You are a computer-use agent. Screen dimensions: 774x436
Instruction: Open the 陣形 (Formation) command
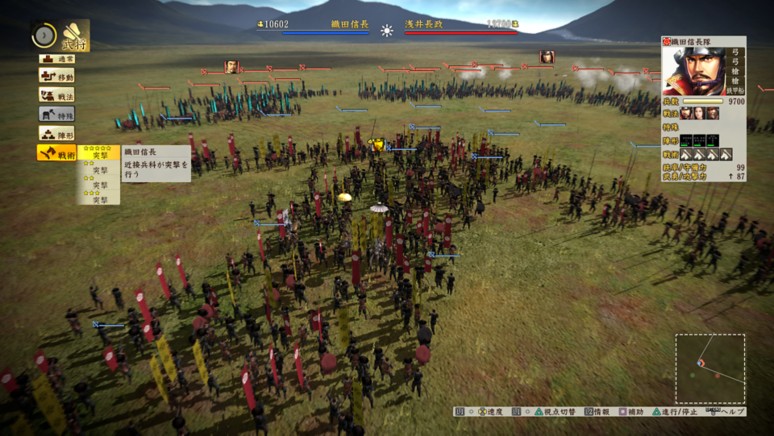[x=56, y=133]
